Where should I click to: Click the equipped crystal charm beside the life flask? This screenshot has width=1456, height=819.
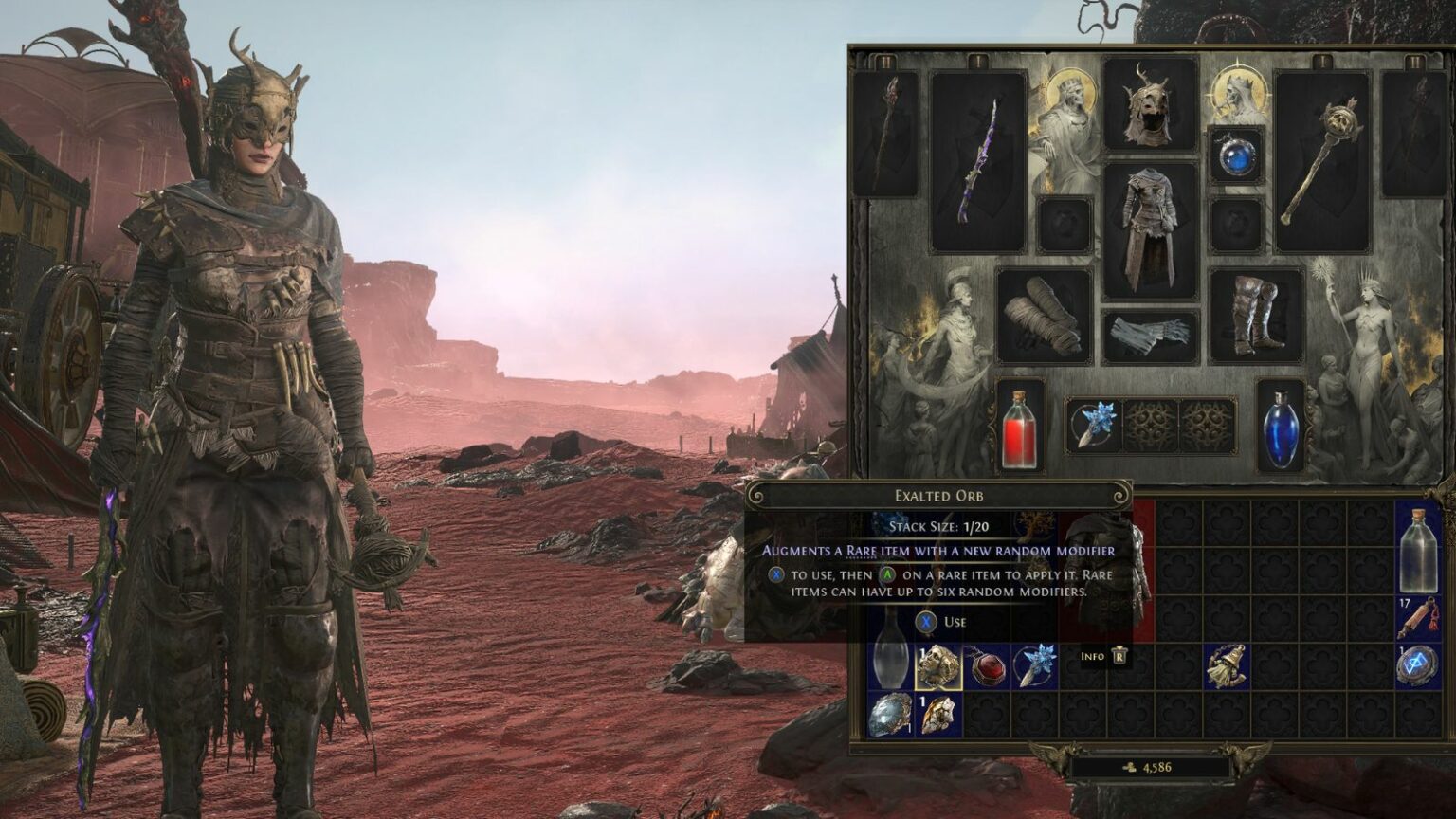pyautogui.click(x=1095, y=426)
